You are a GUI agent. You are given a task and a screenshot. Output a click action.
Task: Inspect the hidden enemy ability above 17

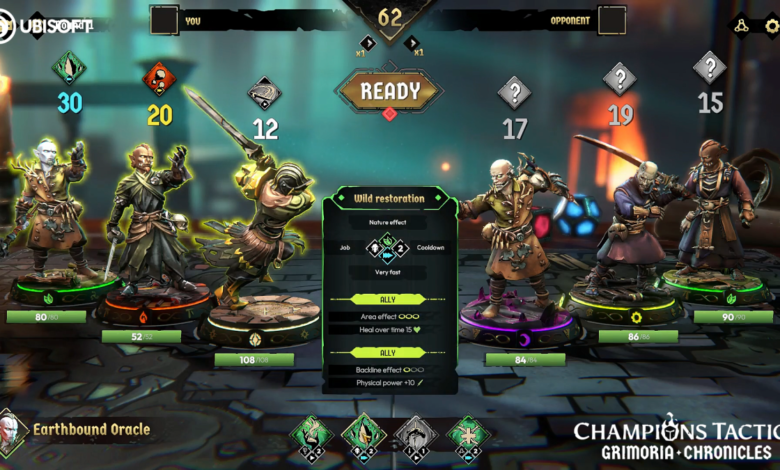514,94
